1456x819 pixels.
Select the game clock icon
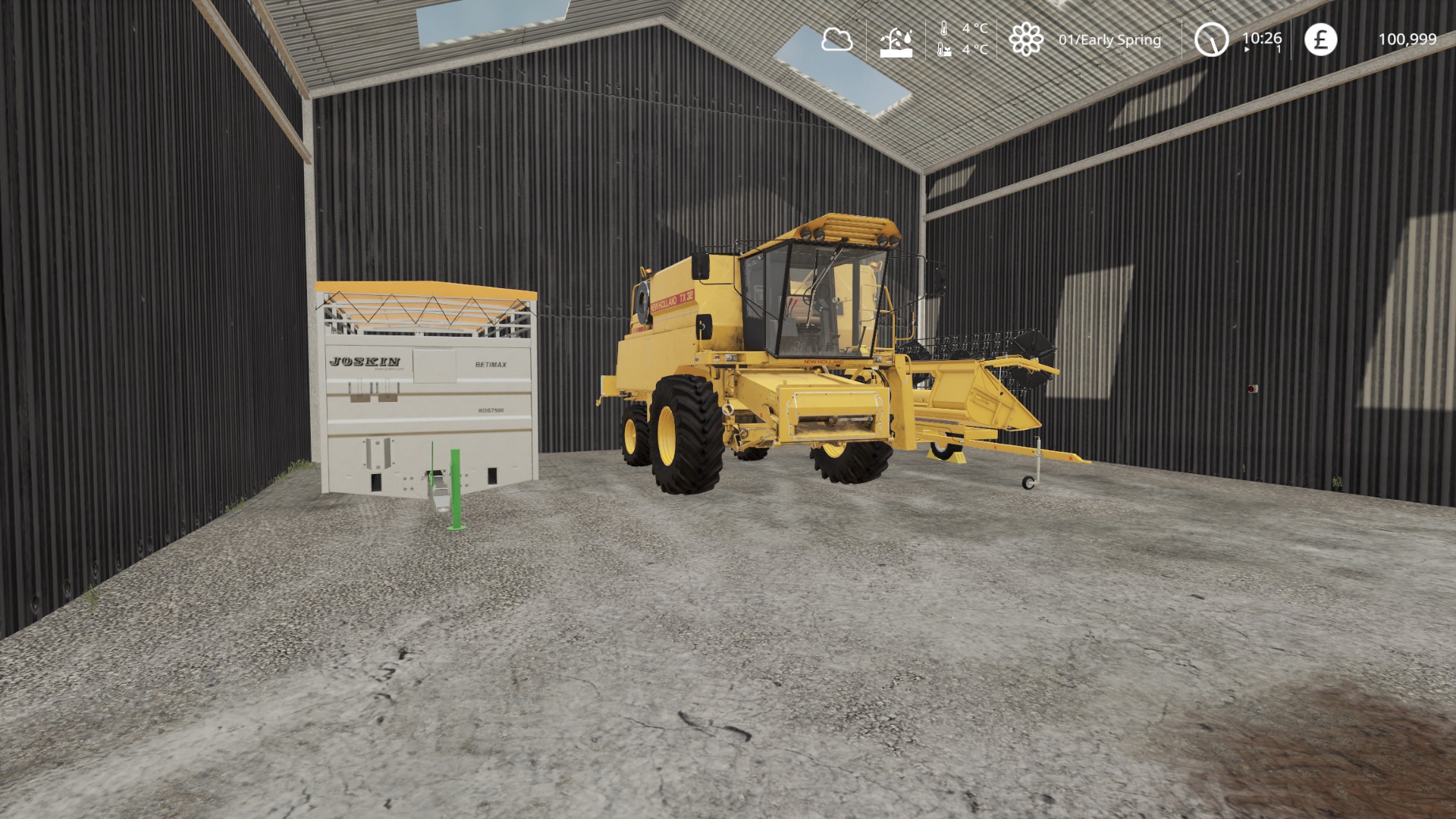coord(1211,39)
